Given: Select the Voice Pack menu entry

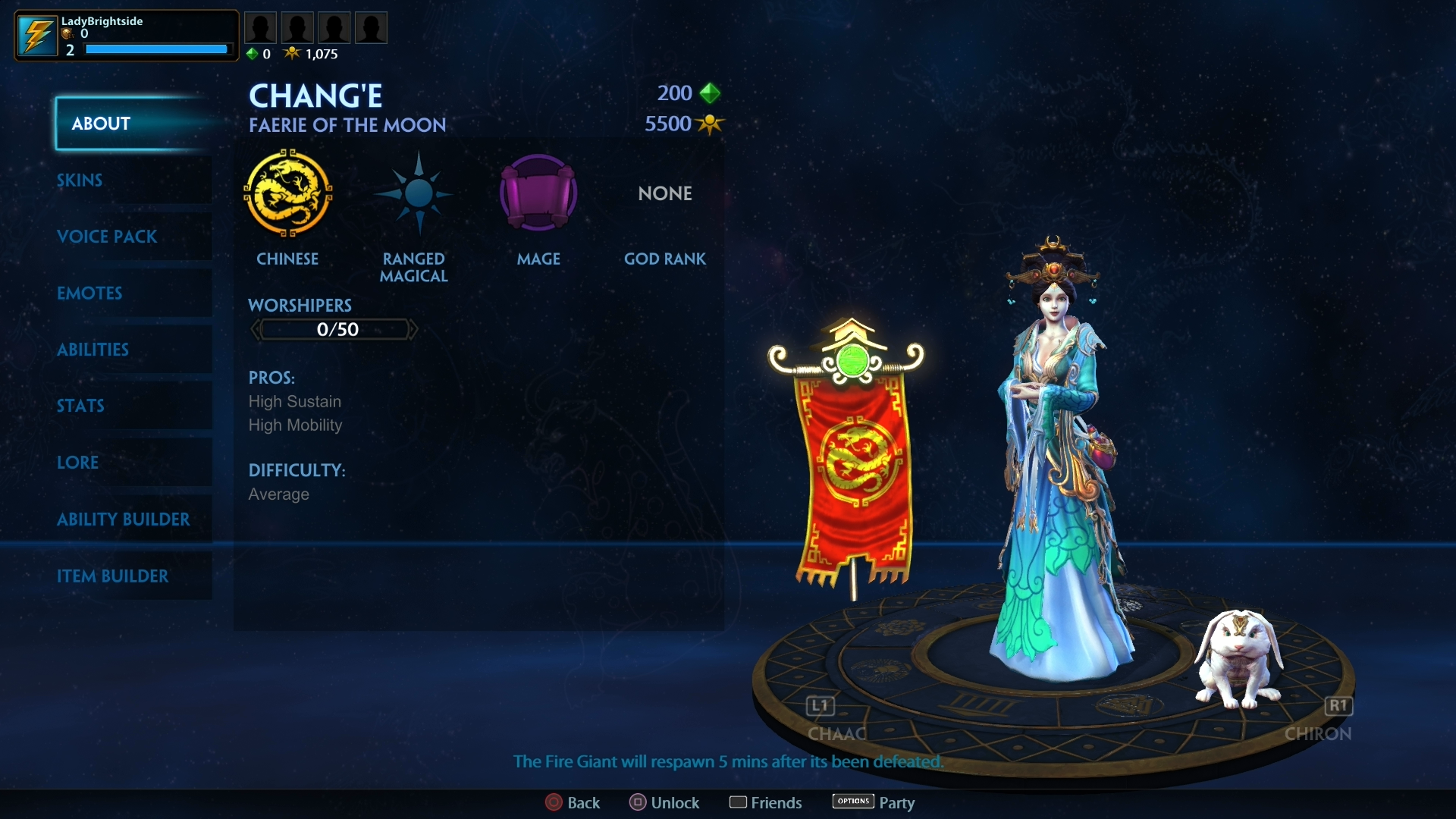Looking at the screenshot, I should (107, 237).
